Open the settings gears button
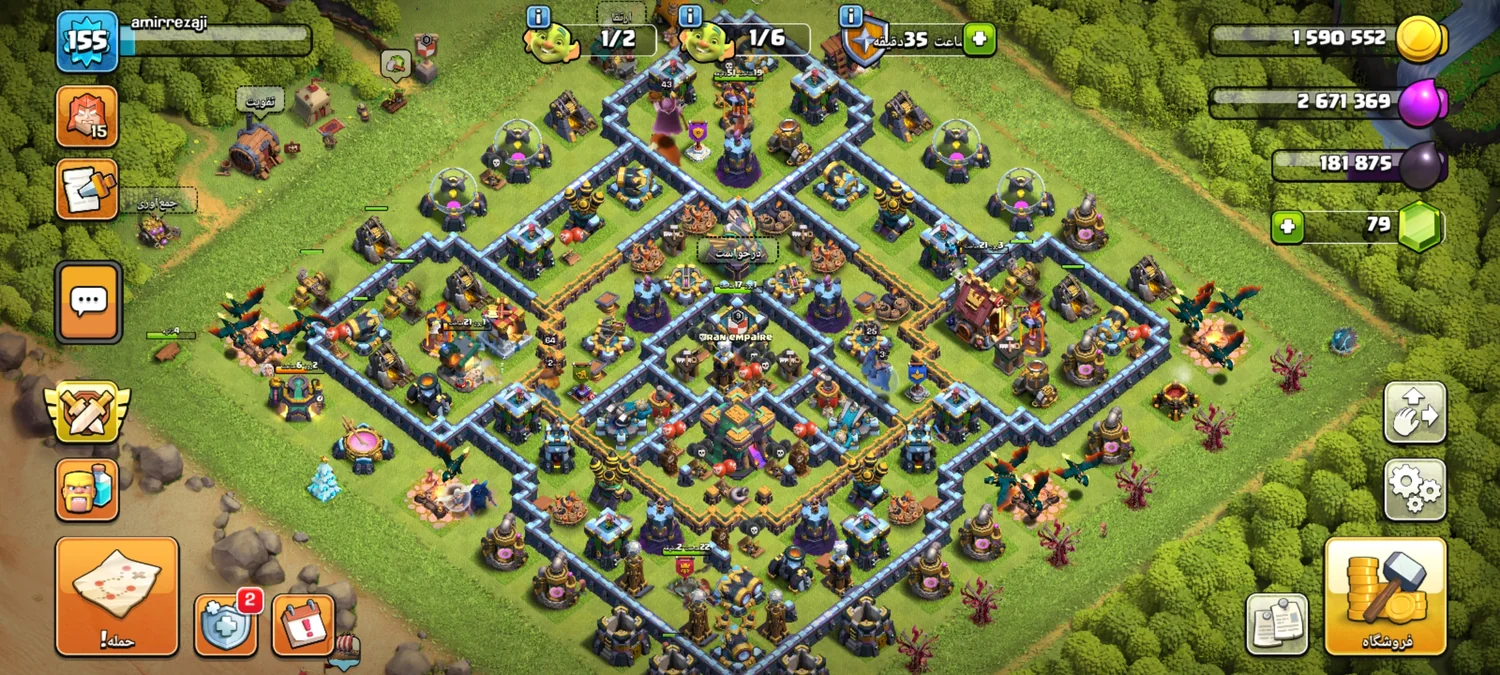This screenshot has height=675, width=1500. click(x=1415, y=489)
